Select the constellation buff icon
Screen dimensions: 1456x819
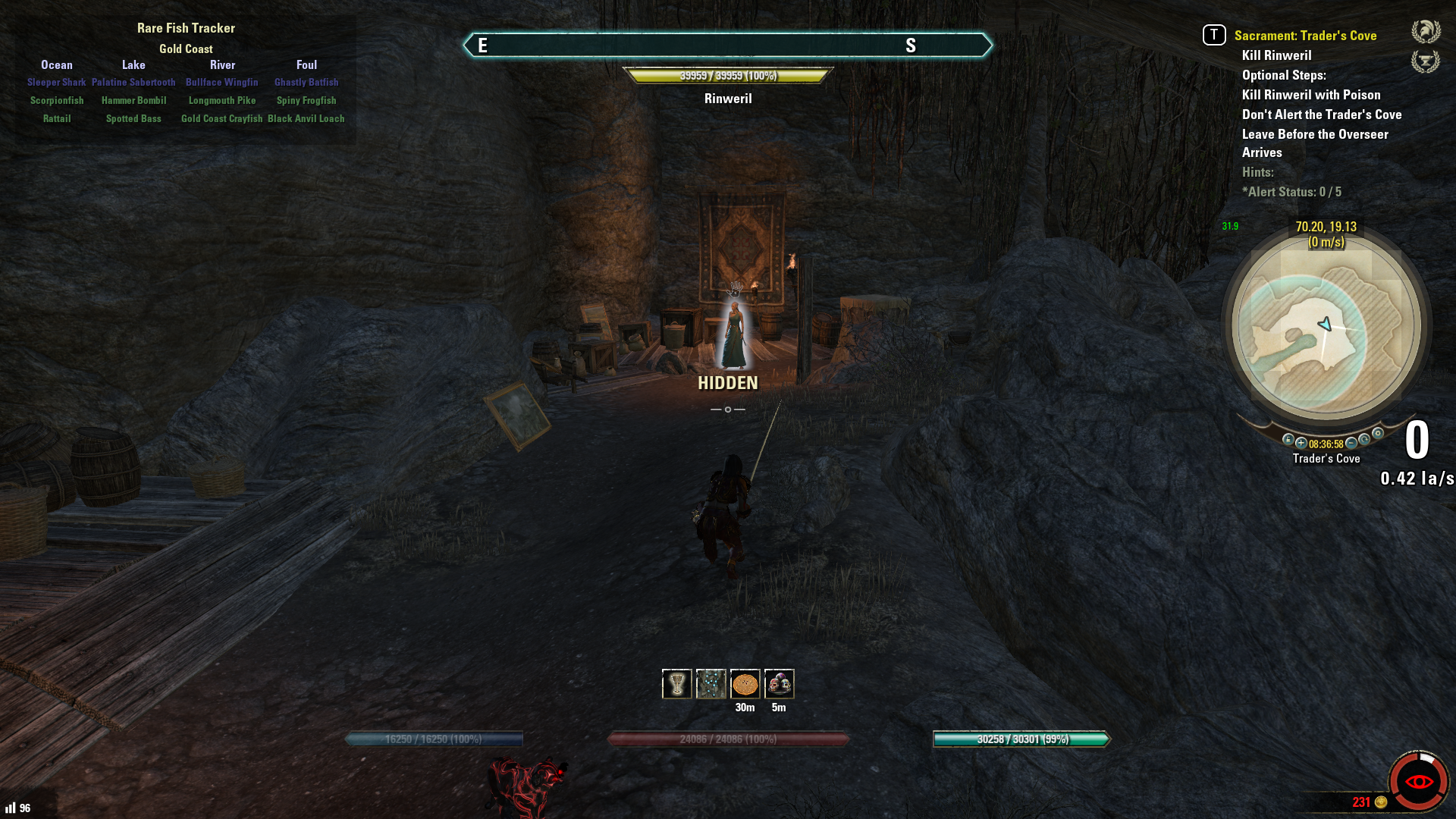(711, 684)
